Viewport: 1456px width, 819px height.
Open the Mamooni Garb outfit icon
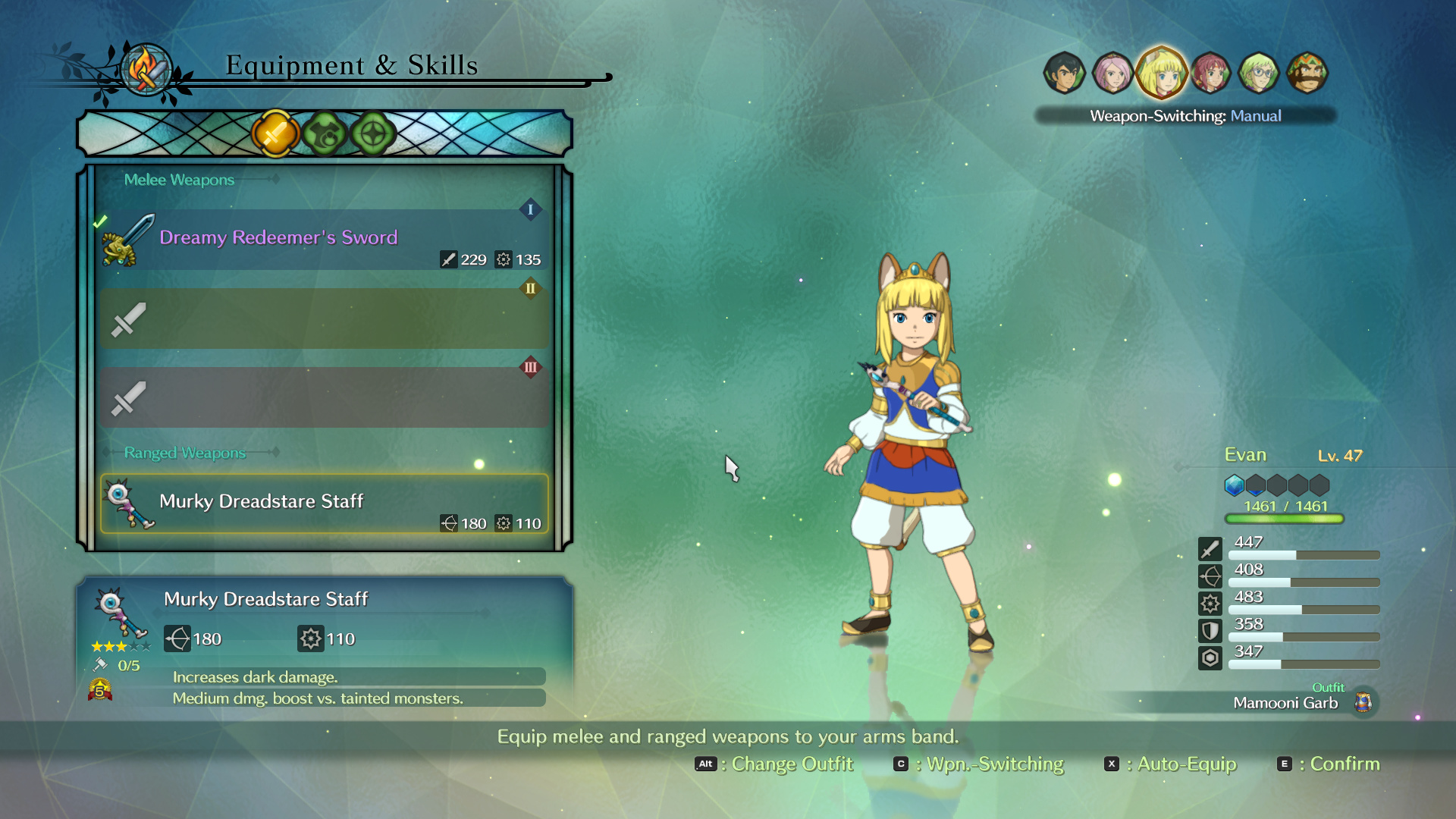pyautogui.click(x=1363, y=702)
